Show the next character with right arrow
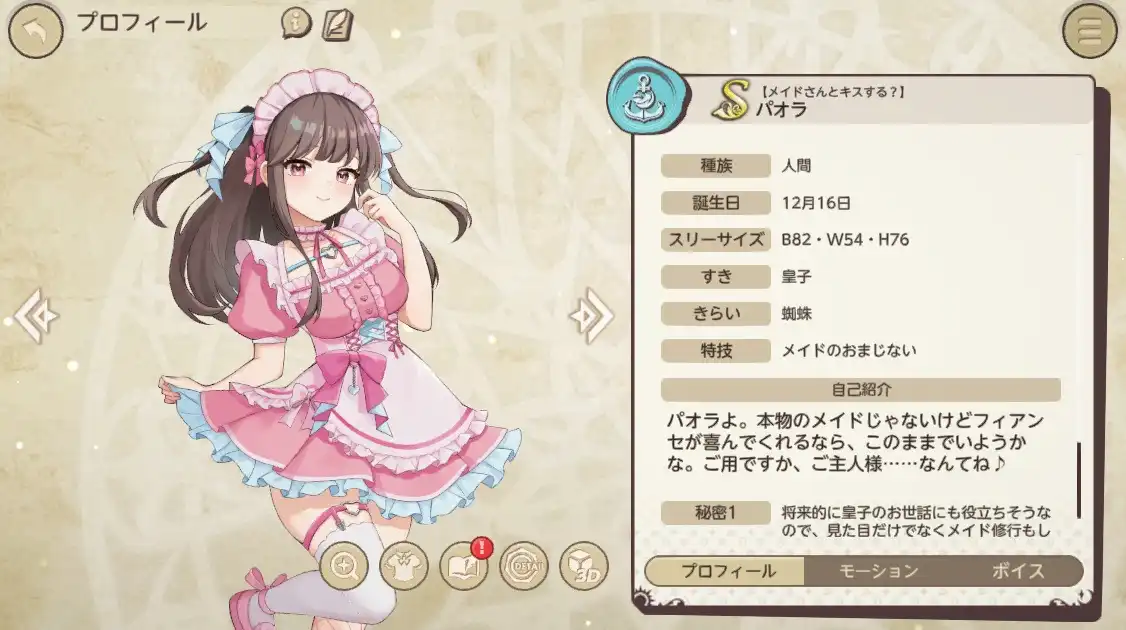 [x=590, y=316]
